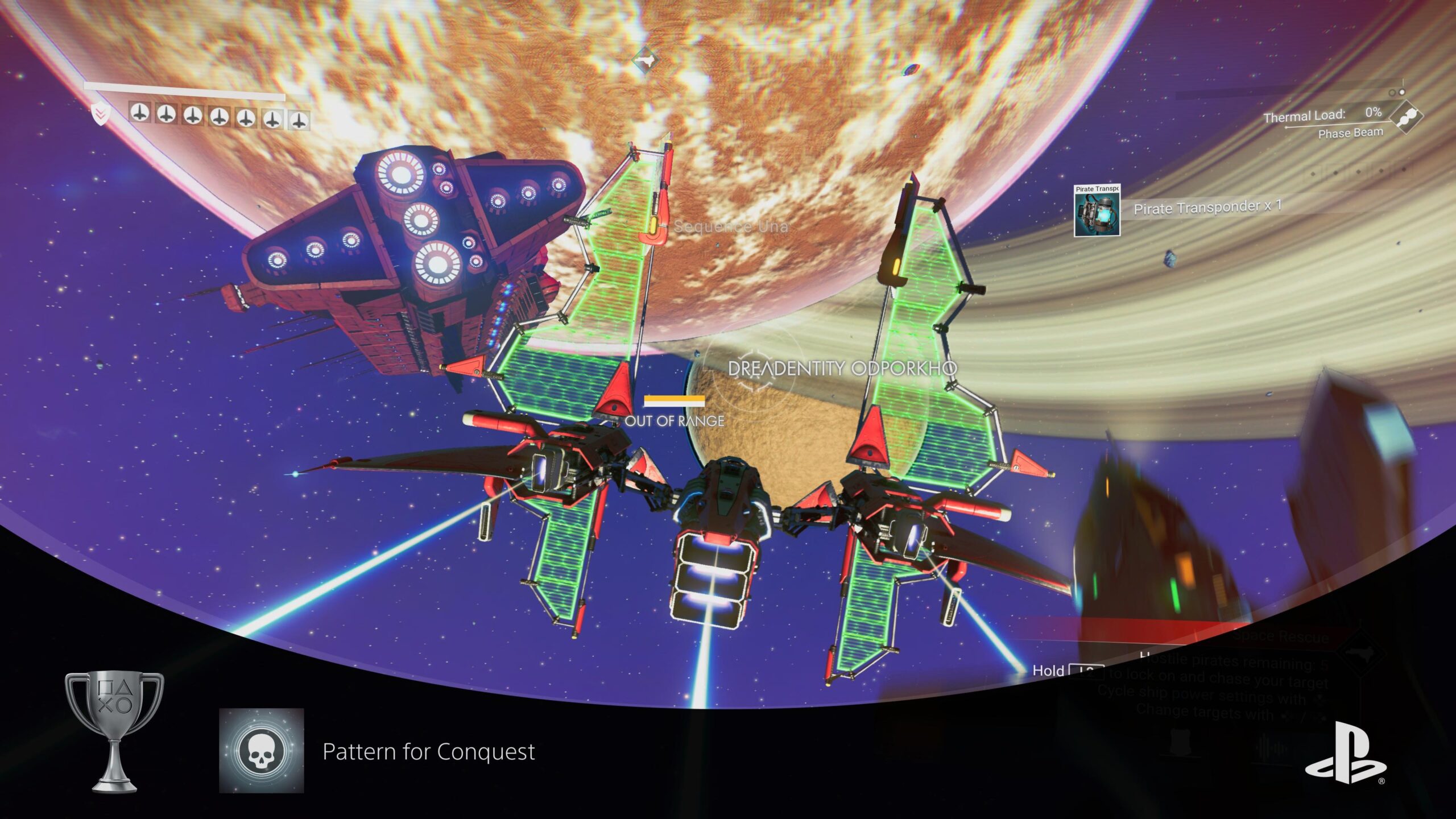Click the shield chevron icon
1456x819 pixels.
pyautogui.click(x=100, y=114)
